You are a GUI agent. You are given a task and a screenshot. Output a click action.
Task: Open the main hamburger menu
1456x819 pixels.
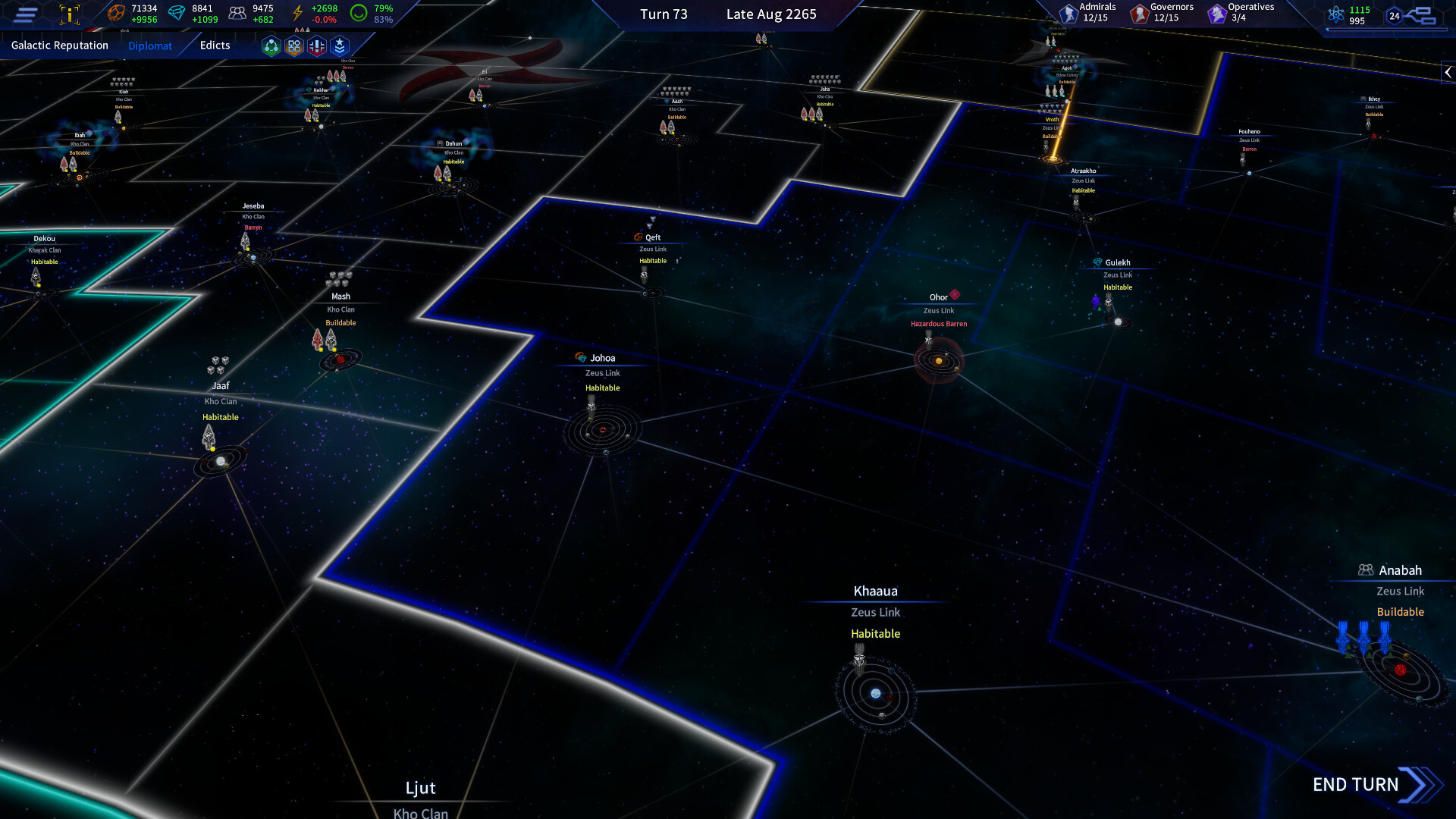[x=25, y=14]
